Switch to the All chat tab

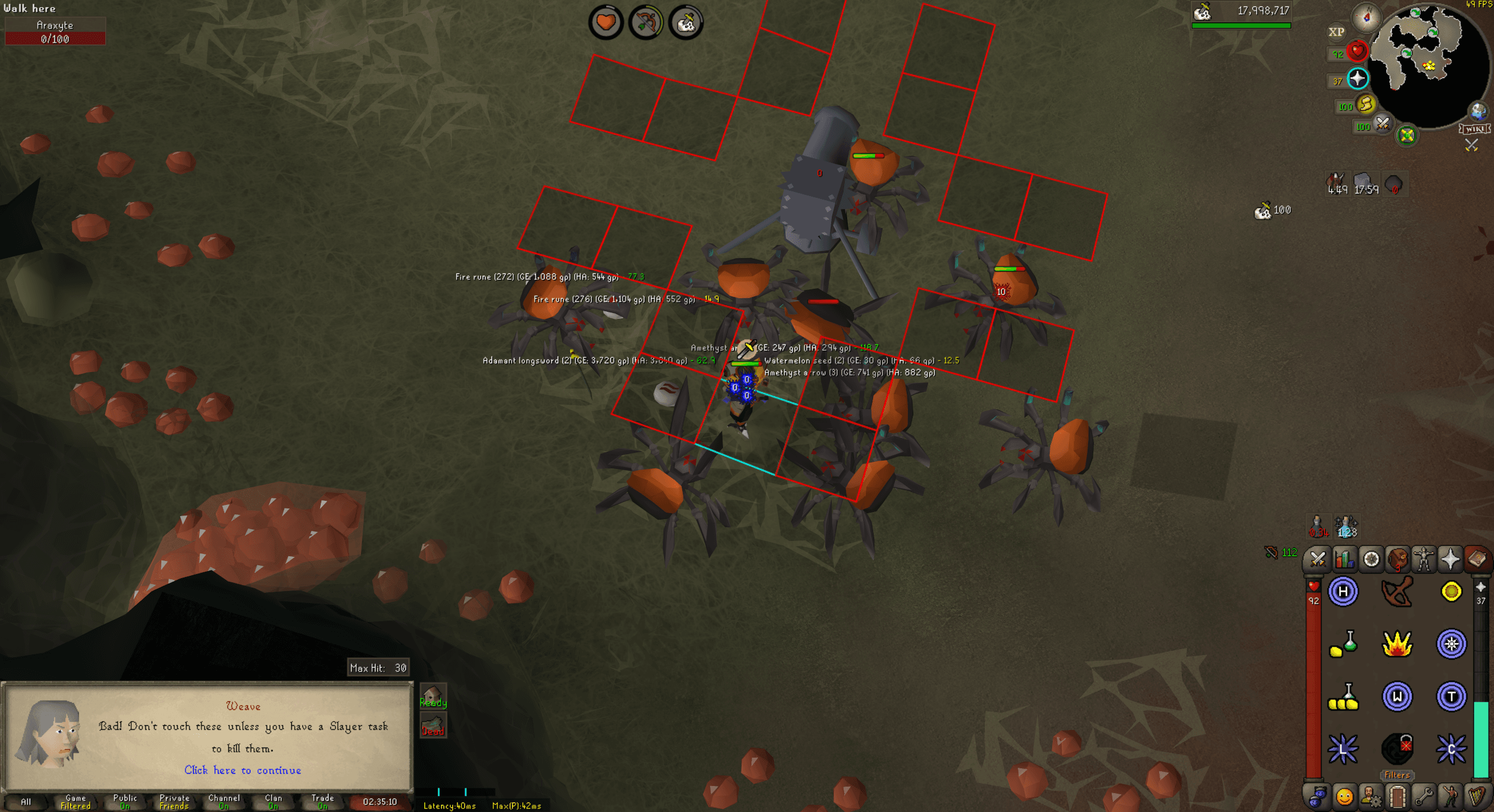point(26,802)
